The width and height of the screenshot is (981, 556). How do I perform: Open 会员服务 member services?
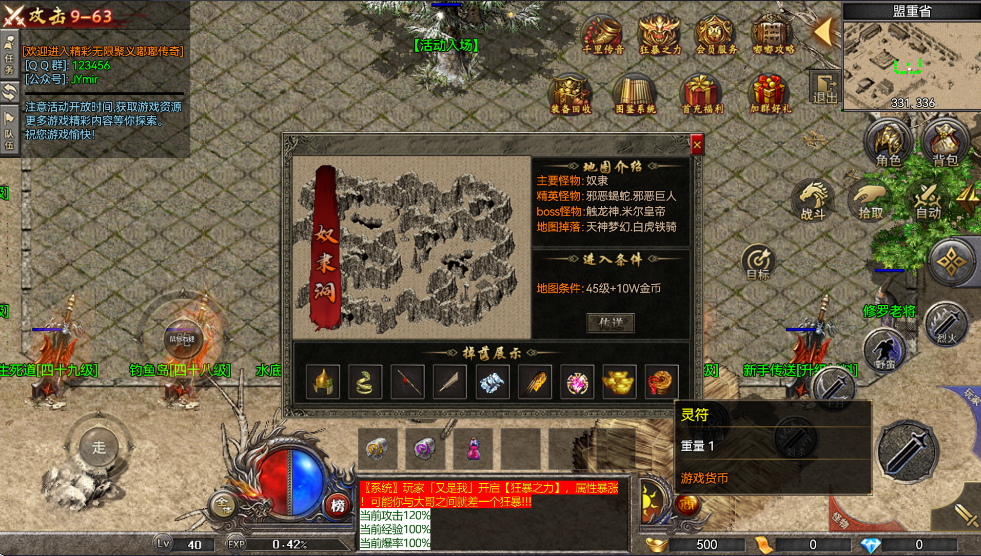[716, 37]
